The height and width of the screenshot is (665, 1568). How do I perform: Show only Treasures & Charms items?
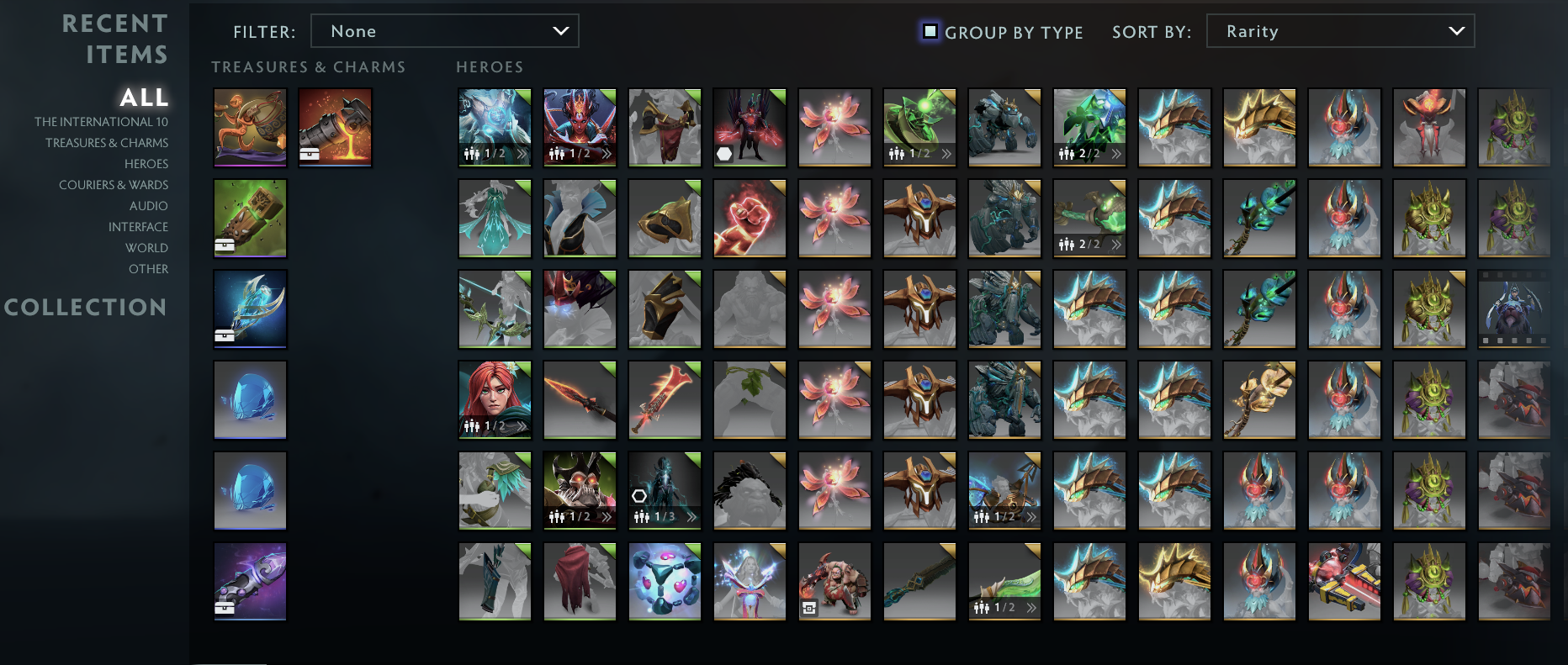(108, 142)
